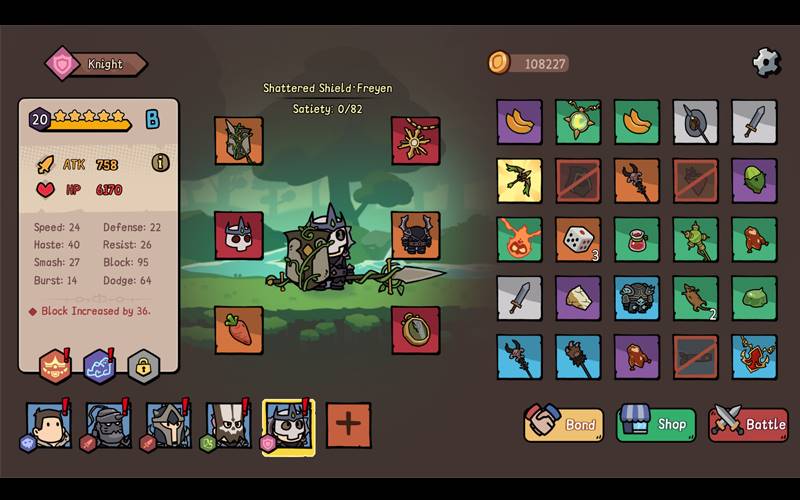800x500 pixels.
Task: Select the carrot food equipment slot
Action: (239, 330)
